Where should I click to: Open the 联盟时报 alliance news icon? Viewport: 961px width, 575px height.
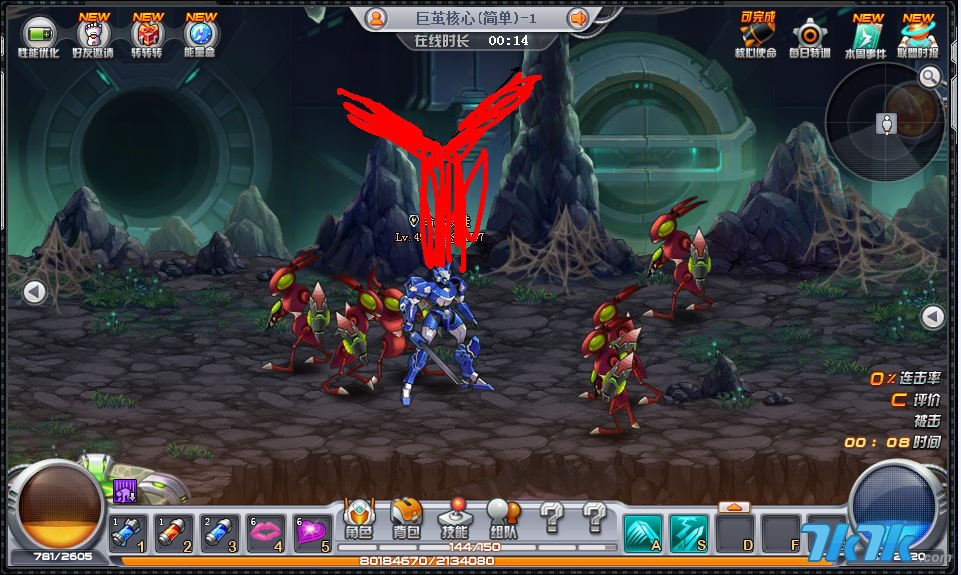[x=918, y=35]
